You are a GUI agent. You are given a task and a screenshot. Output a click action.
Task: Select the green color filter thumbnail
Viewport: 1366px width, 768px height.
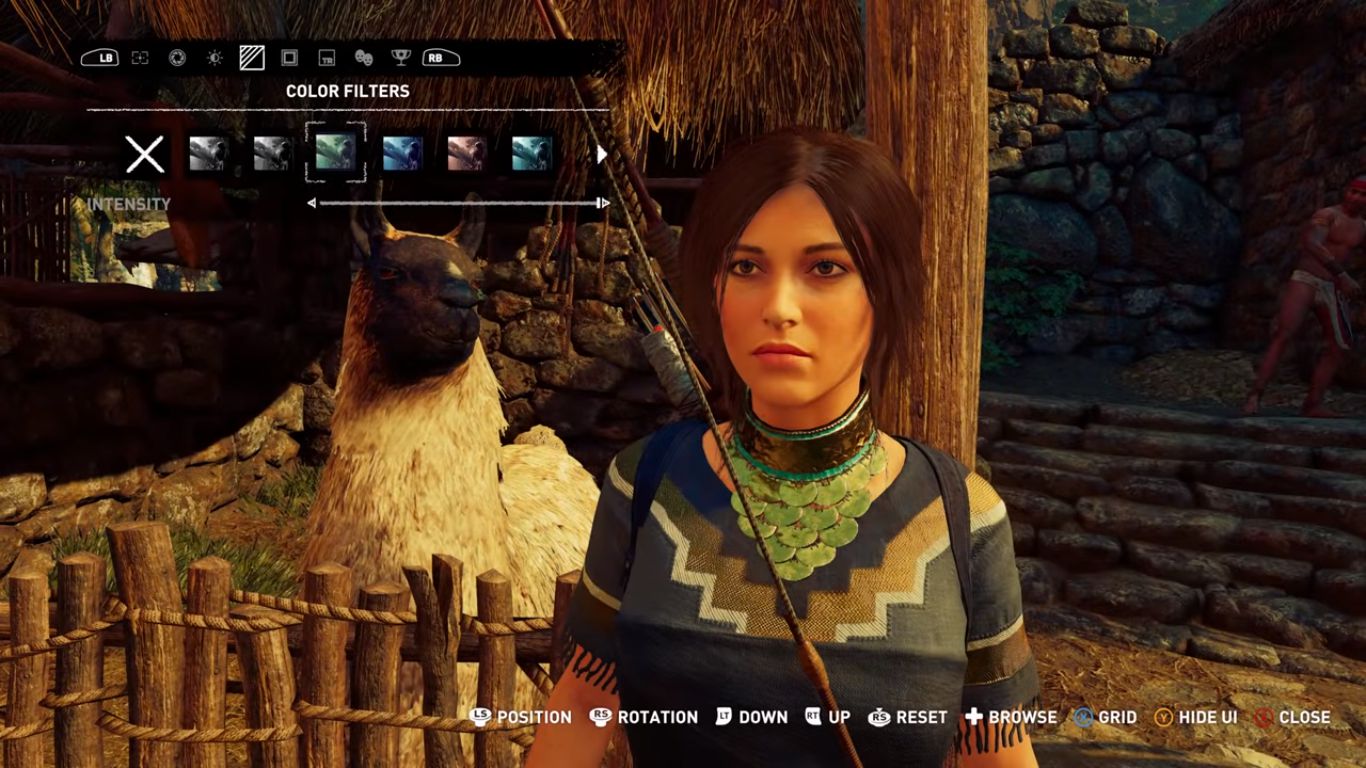(x=335, y=153)
